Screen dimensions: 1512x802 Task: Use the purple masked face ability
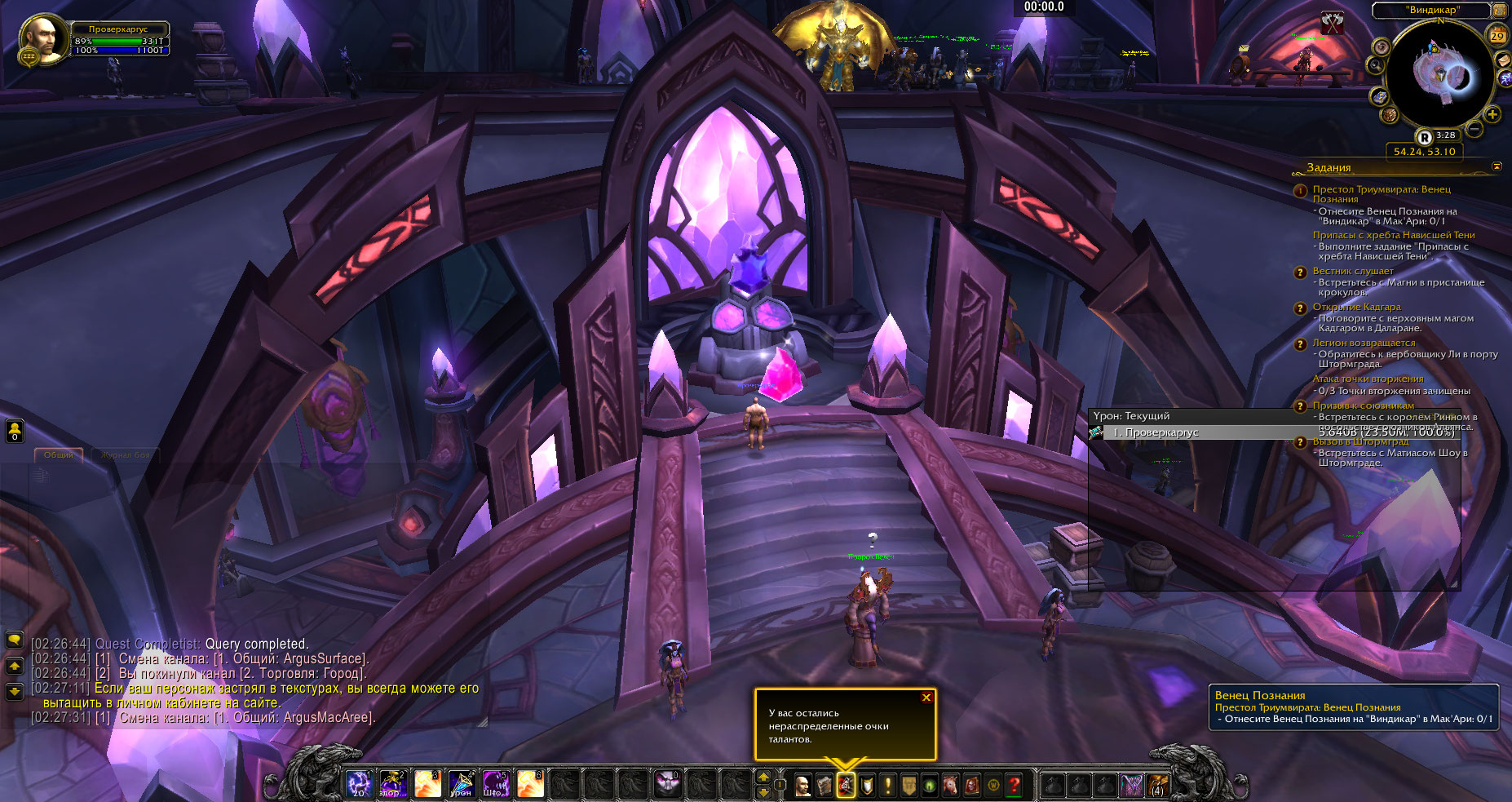click(x=667, y=783)
